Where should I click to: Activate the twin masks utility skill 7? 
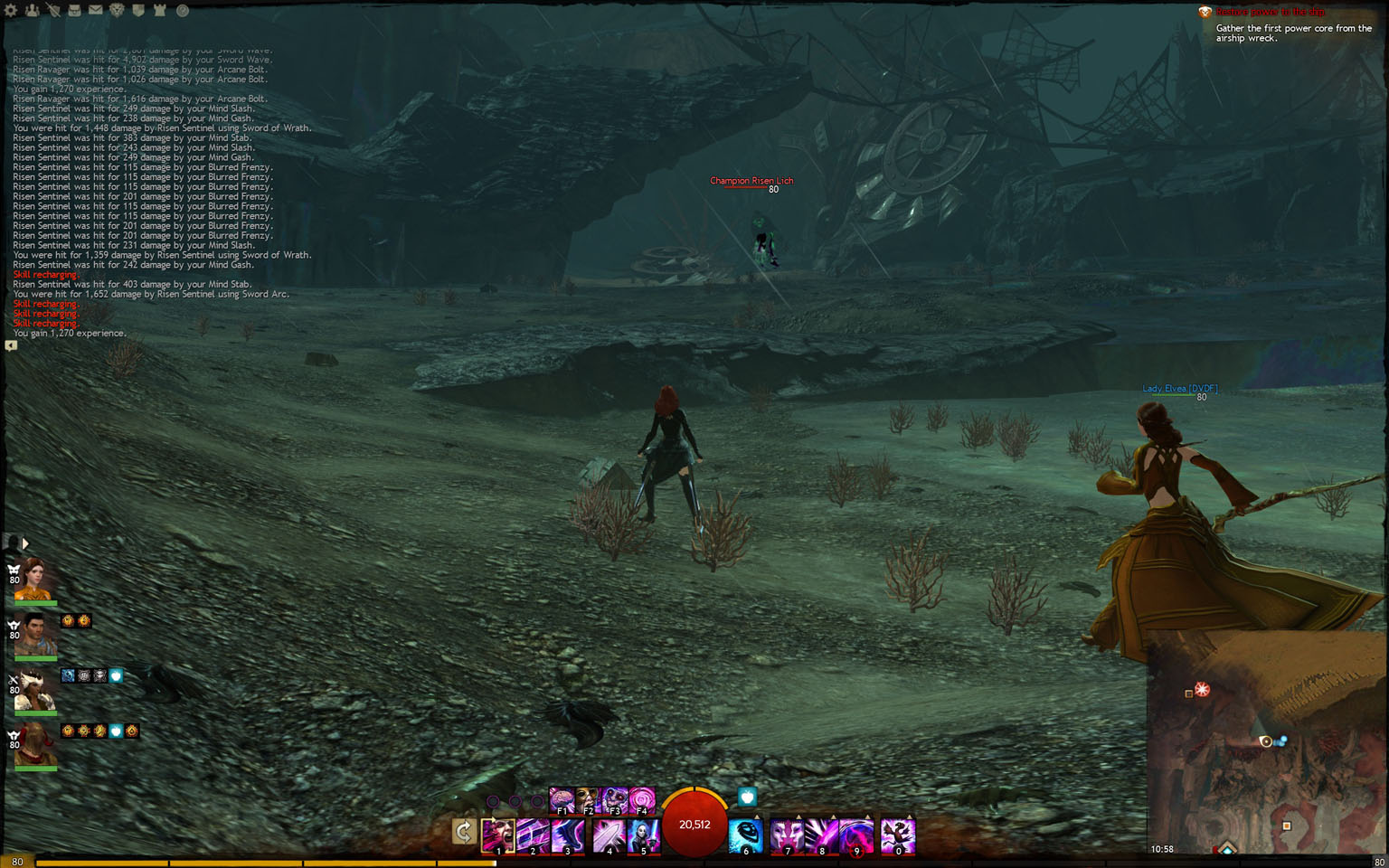coord(787,836)
